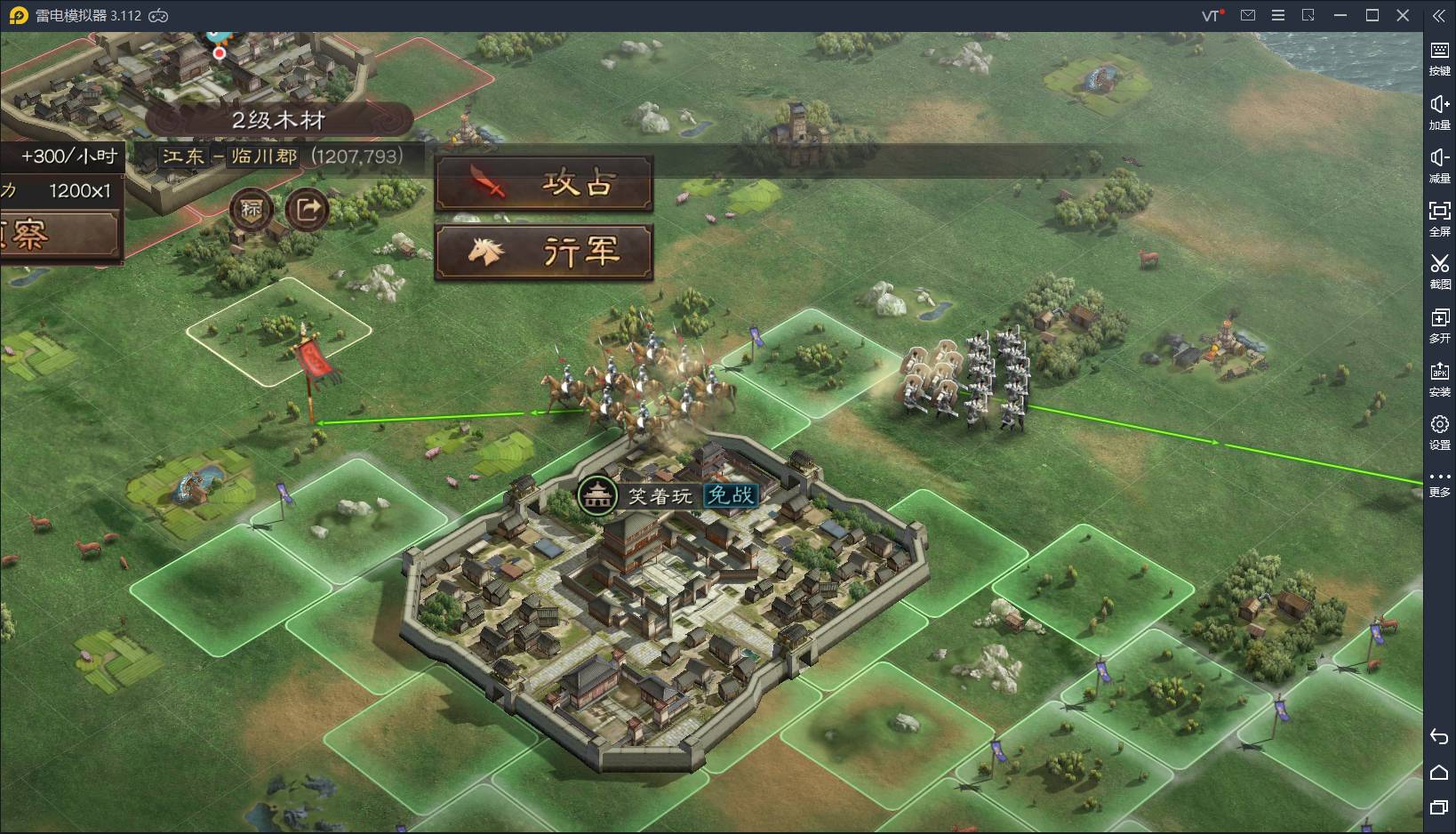Open emulator 设置 settings
The width and height of the screenshot is (1456, 834).
pos(1439,431)
